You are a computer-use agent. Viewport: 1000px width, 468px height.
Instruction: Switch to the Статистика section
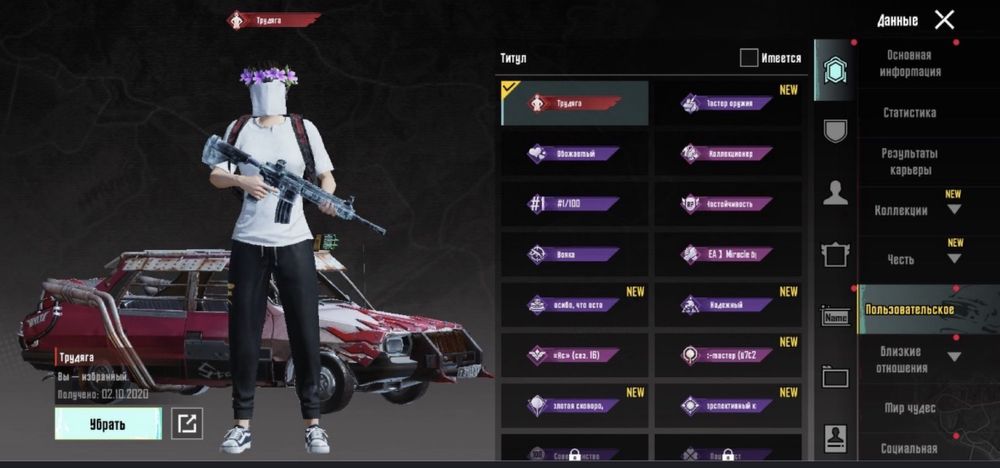coord(909,113)
